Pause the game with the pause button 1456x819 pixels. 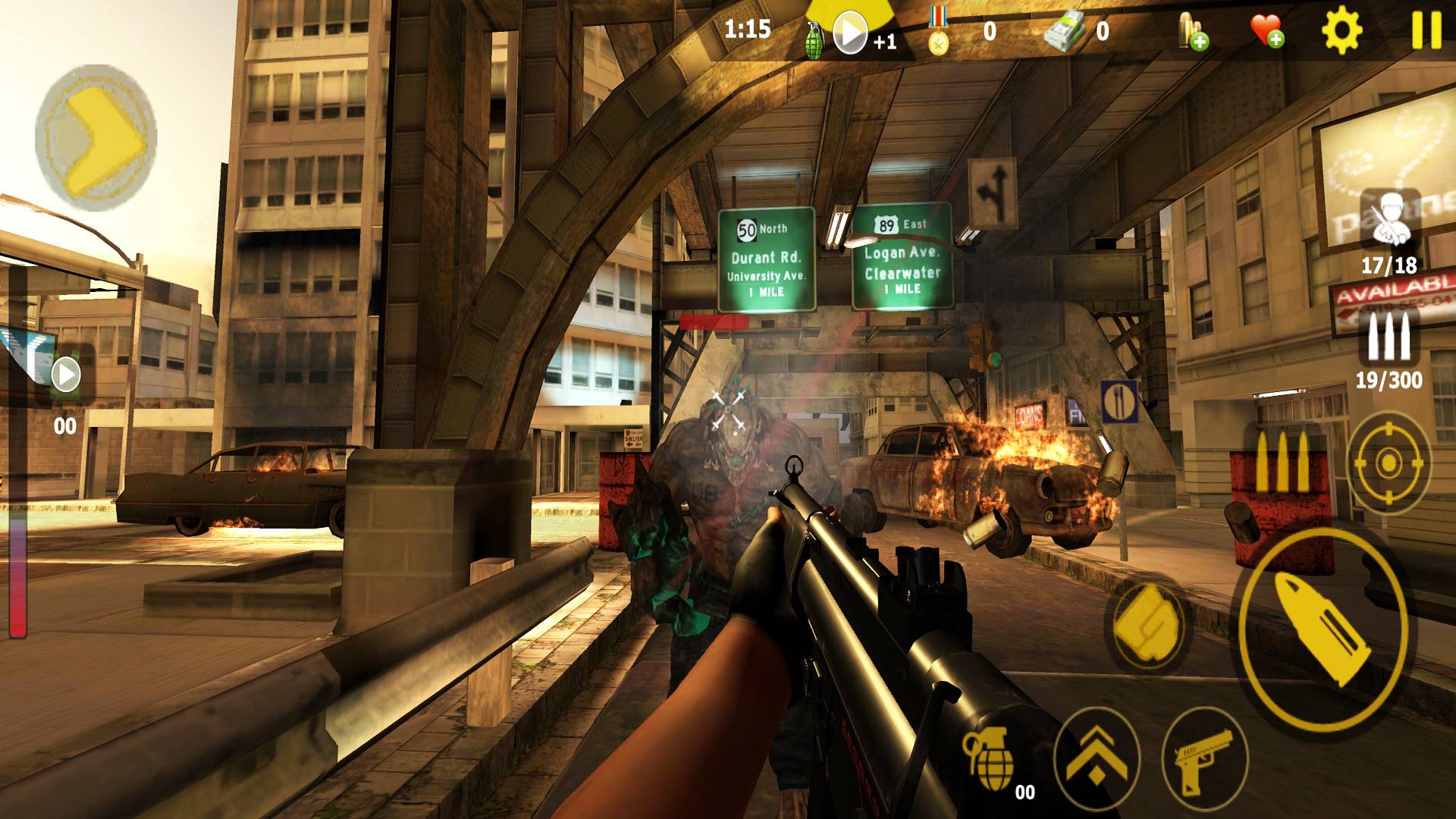1426,32
